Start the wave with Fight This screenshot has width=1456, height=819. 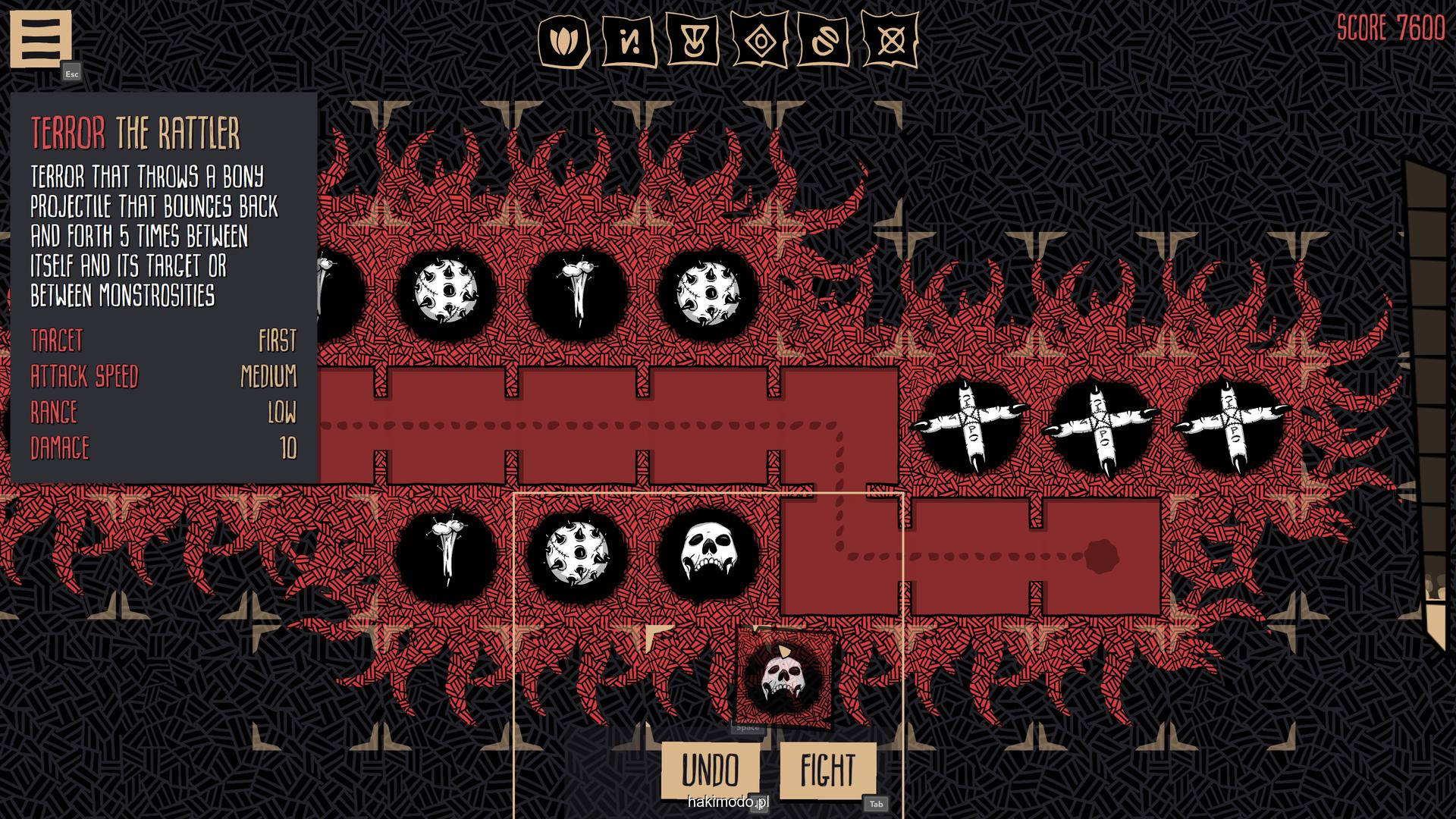tap(827, 770)
